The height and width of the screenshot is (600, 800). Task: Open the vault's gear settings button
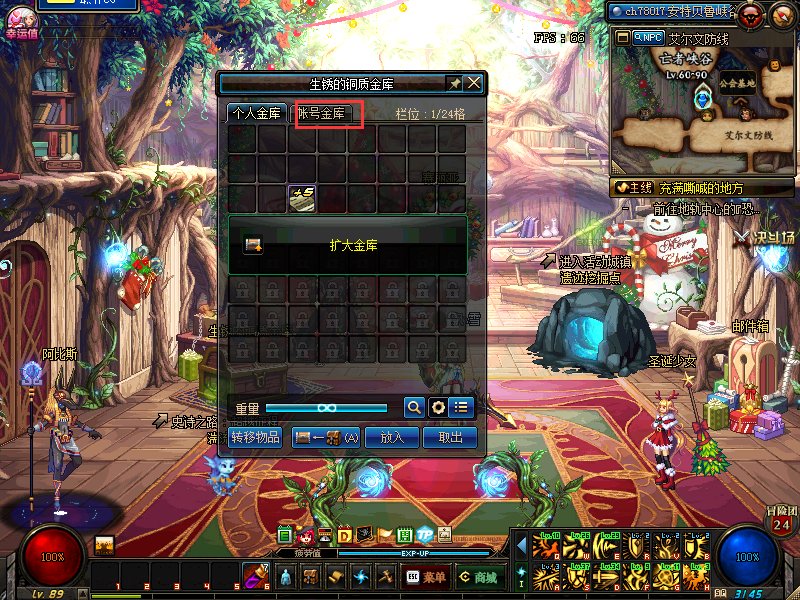(437, 407)
